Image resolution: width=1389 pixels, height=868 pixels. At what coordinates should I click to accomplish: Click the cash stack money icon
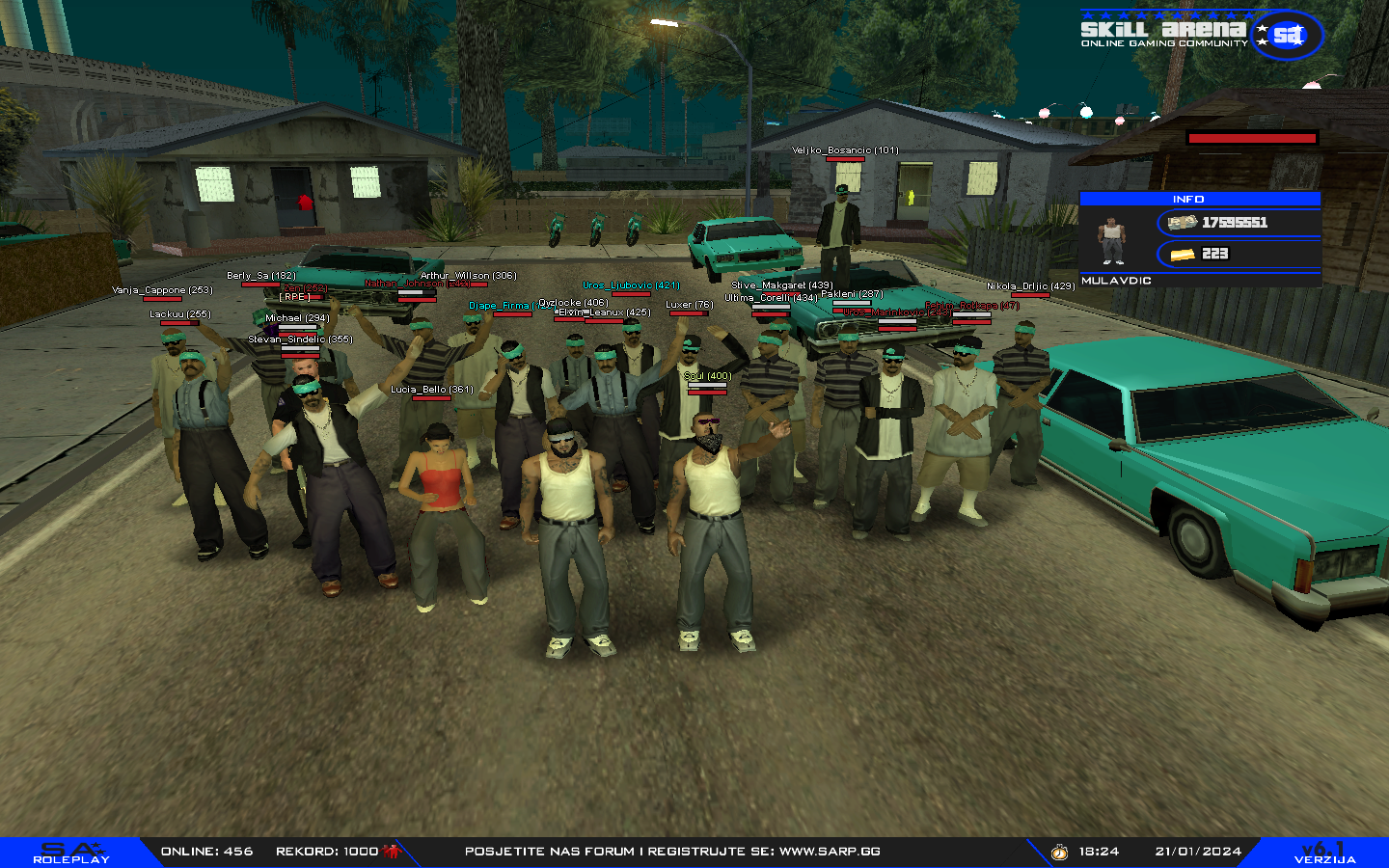click(x=1183, y=223)
